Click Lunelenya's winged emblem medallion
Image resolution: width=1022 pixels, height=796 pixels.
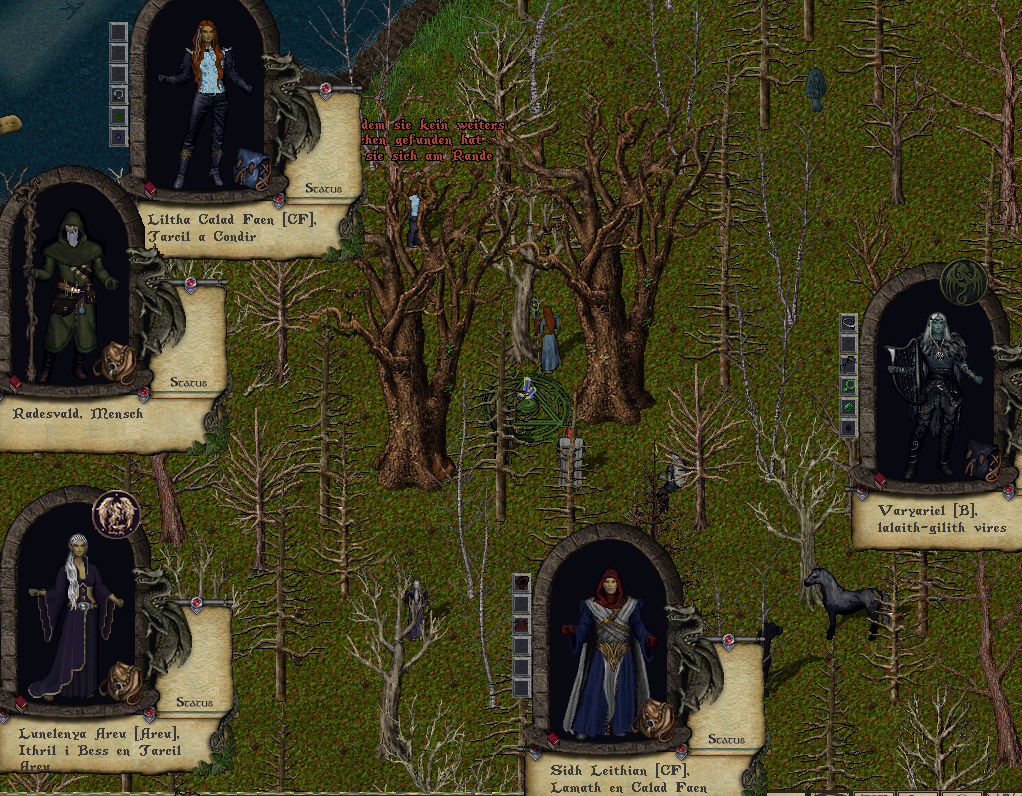(116, 513)
